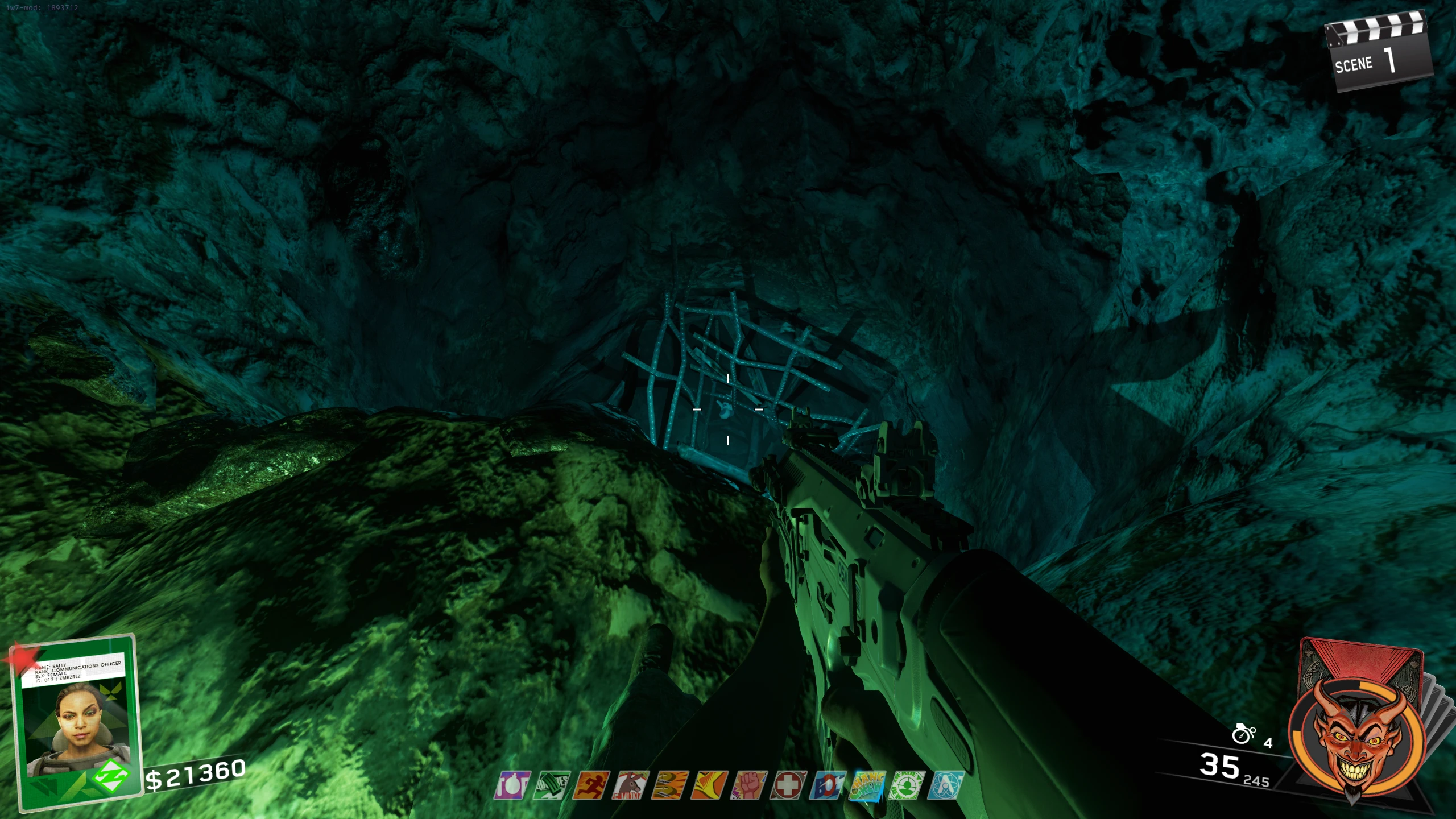
Task: Open Sally's character ID card
Action: tap(77, 722)
